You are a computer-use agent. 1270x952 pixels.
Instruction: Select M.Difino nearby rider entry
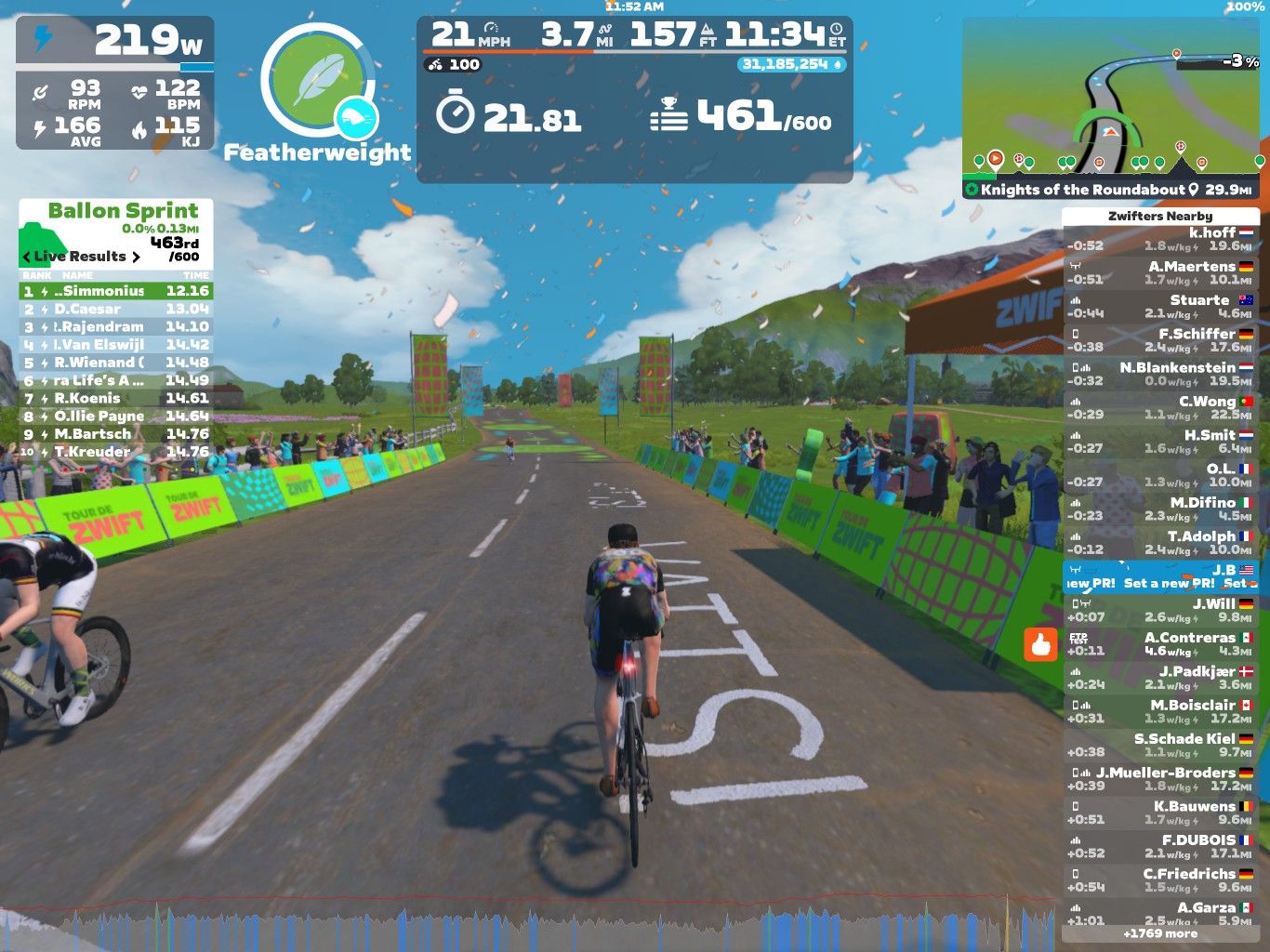pyautogui.click(x=1159, y=509)
